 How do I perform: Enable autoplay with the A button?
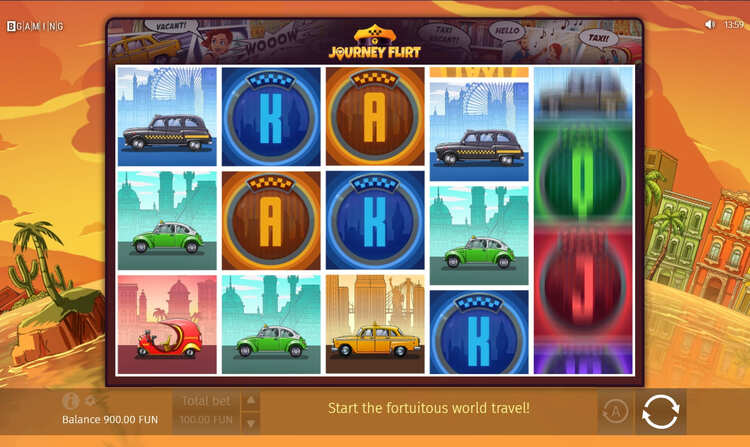[614, 411]
